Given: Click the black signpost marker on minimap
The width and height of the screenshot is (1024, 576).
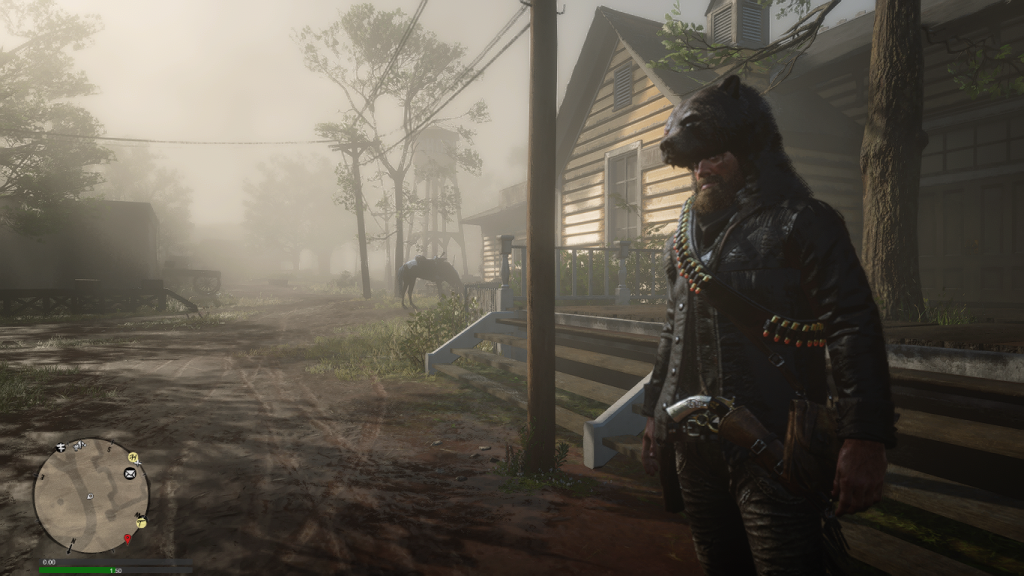Looking at the screenshot, I should pyautogui.click(x=61, y=447).
